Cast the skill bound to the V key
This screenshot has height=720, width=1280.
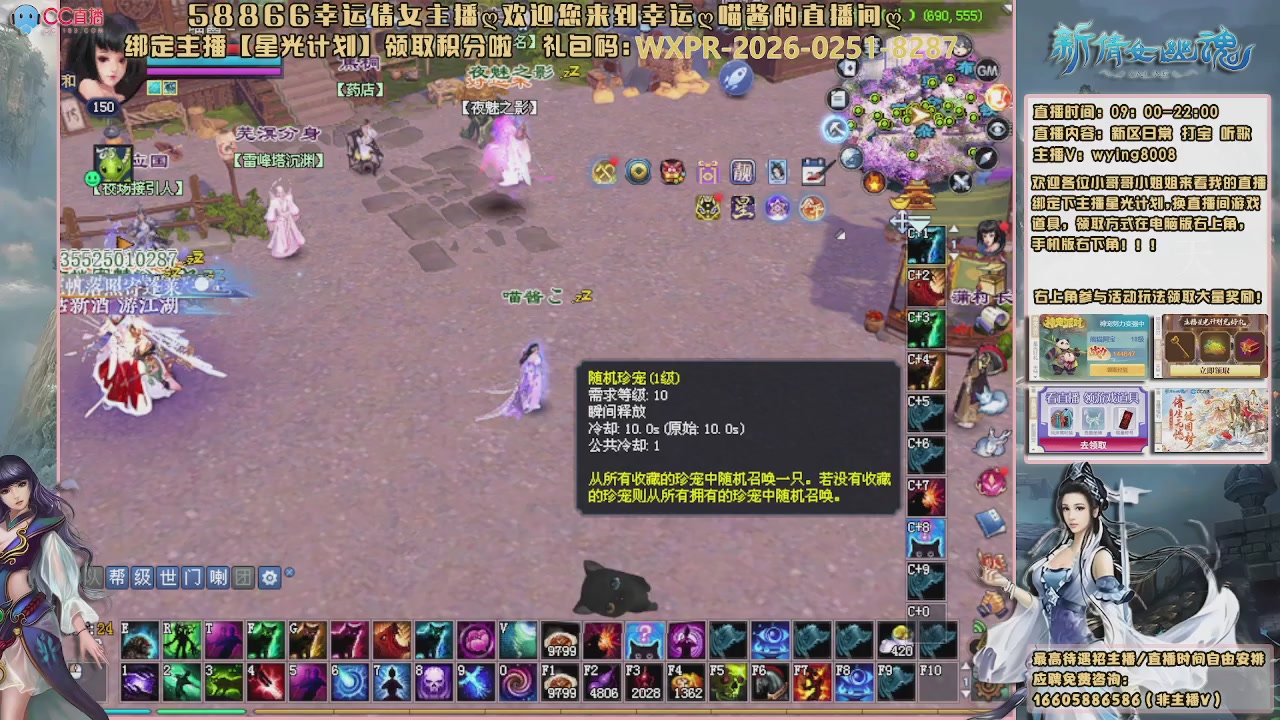[518, 639]
